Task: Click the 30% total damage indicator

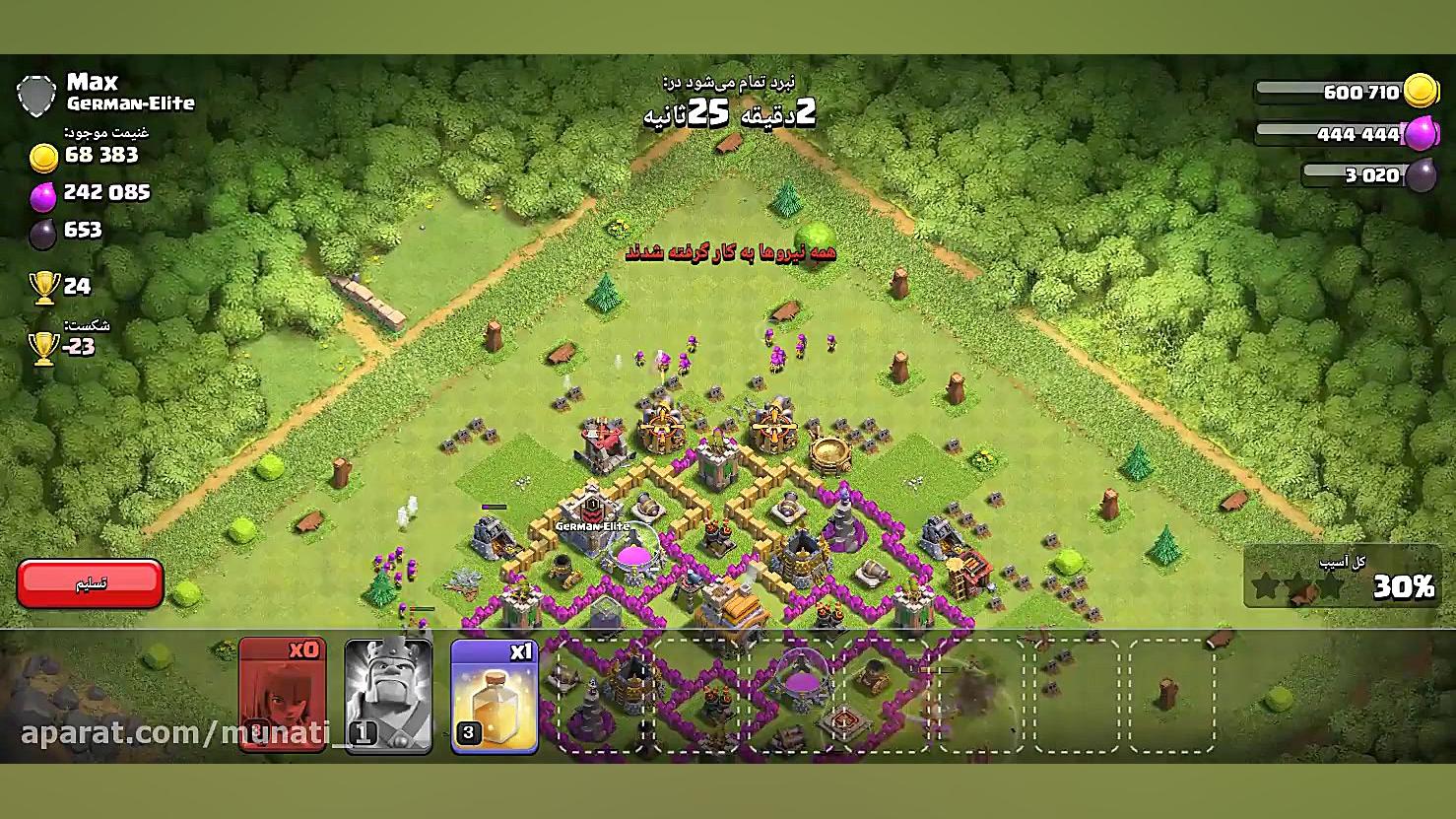Action: (x=1403, y=585)
